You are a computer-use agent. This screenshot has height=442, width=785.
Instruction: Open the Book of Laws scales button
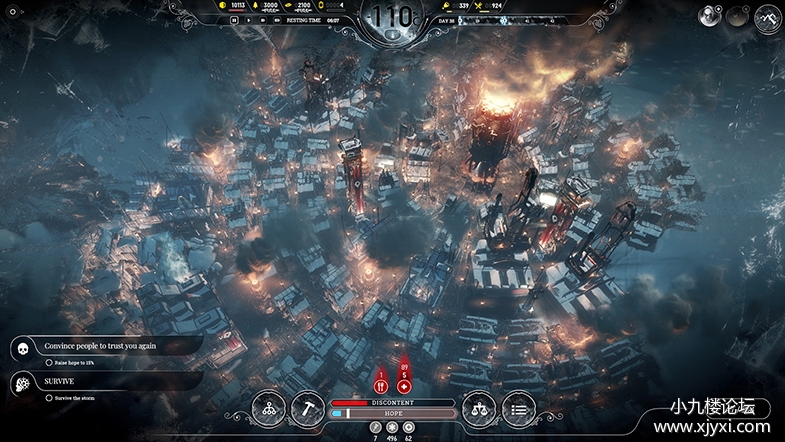[478, 407]
